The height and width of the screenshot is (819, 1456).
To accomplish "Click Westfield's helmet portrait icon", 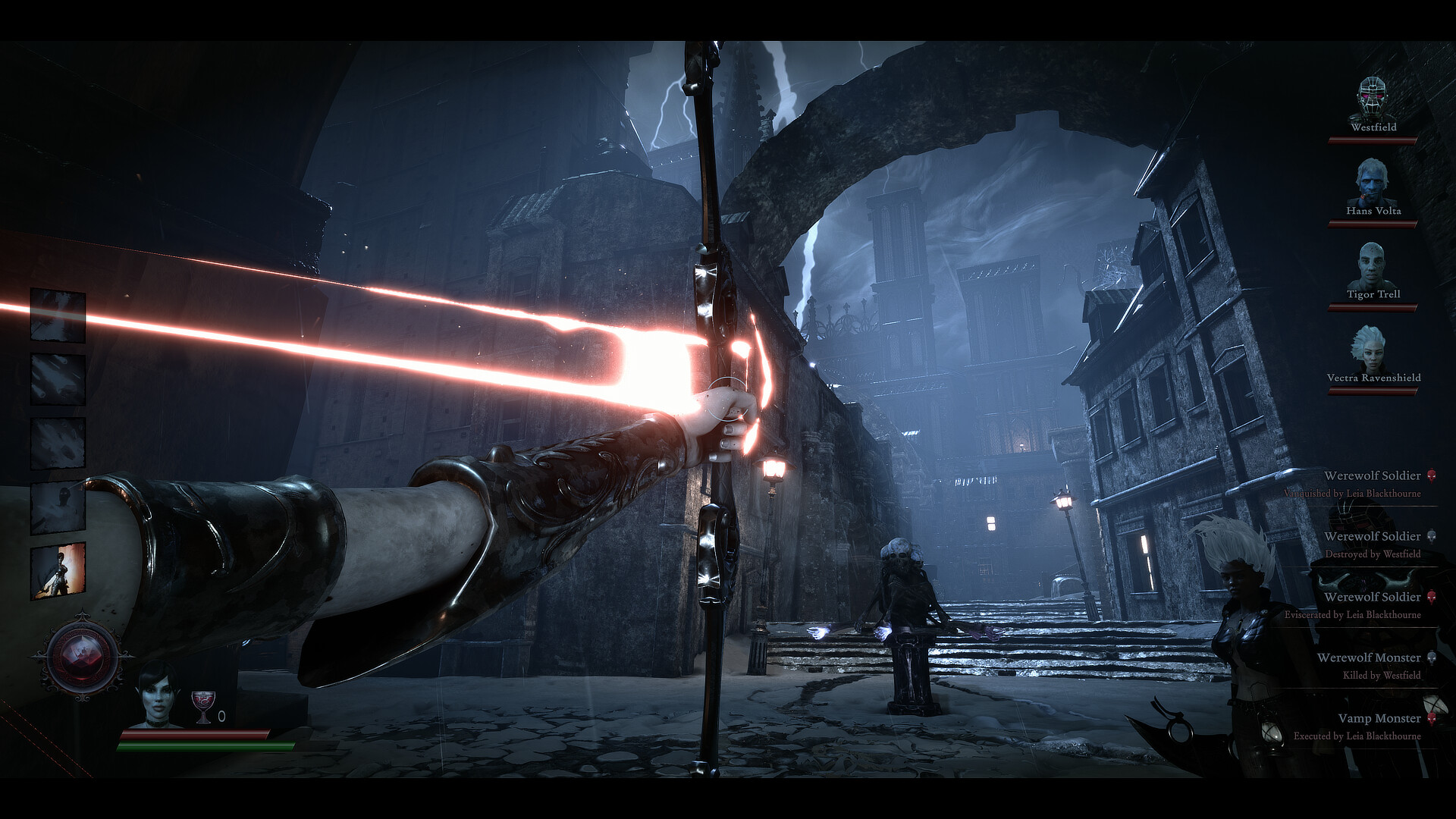I will [x=1370, y=99].
